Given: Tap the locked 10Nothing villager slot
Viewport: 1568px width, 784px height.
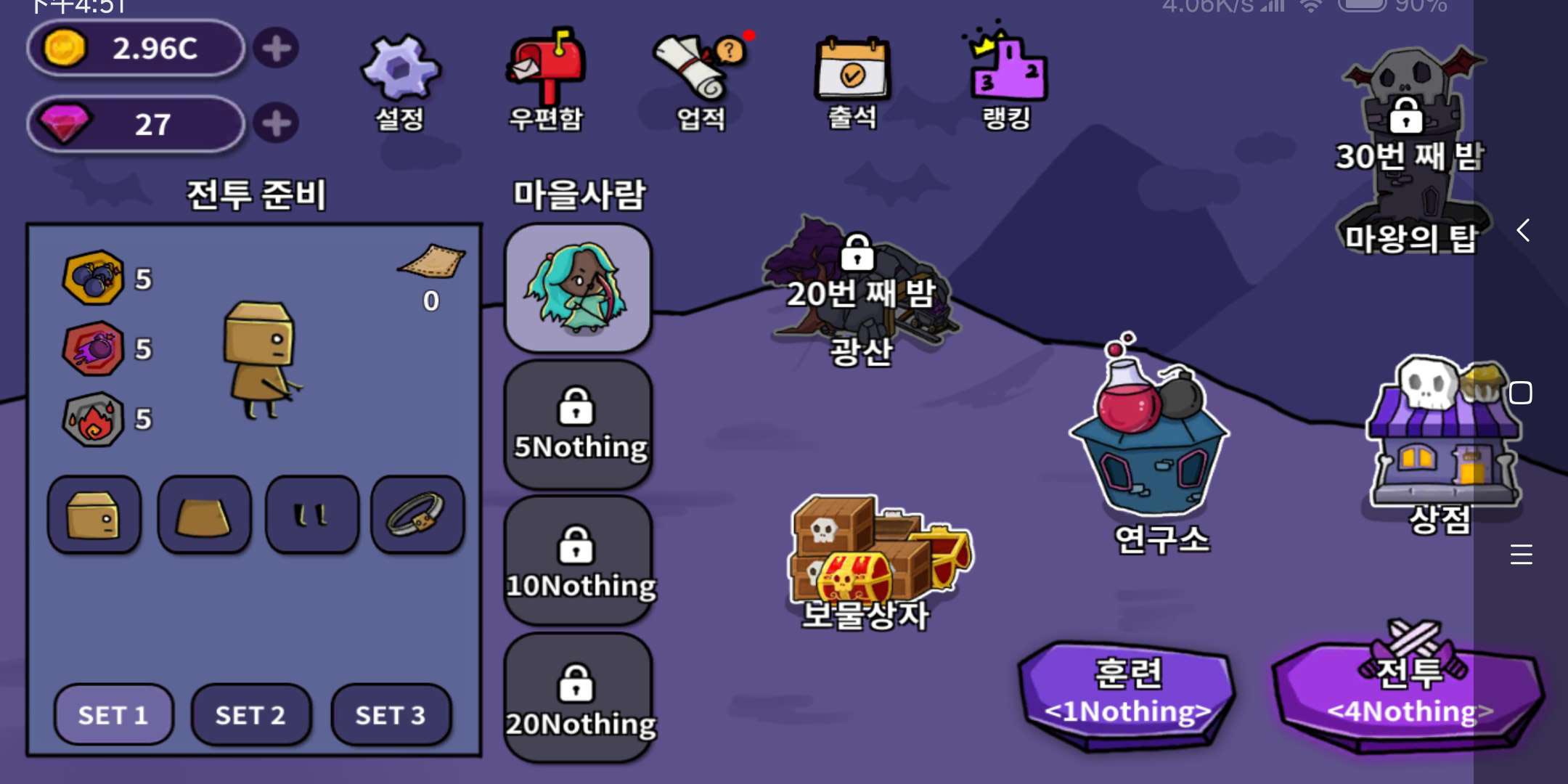Looking at the screenshot, I should [577, 559].
